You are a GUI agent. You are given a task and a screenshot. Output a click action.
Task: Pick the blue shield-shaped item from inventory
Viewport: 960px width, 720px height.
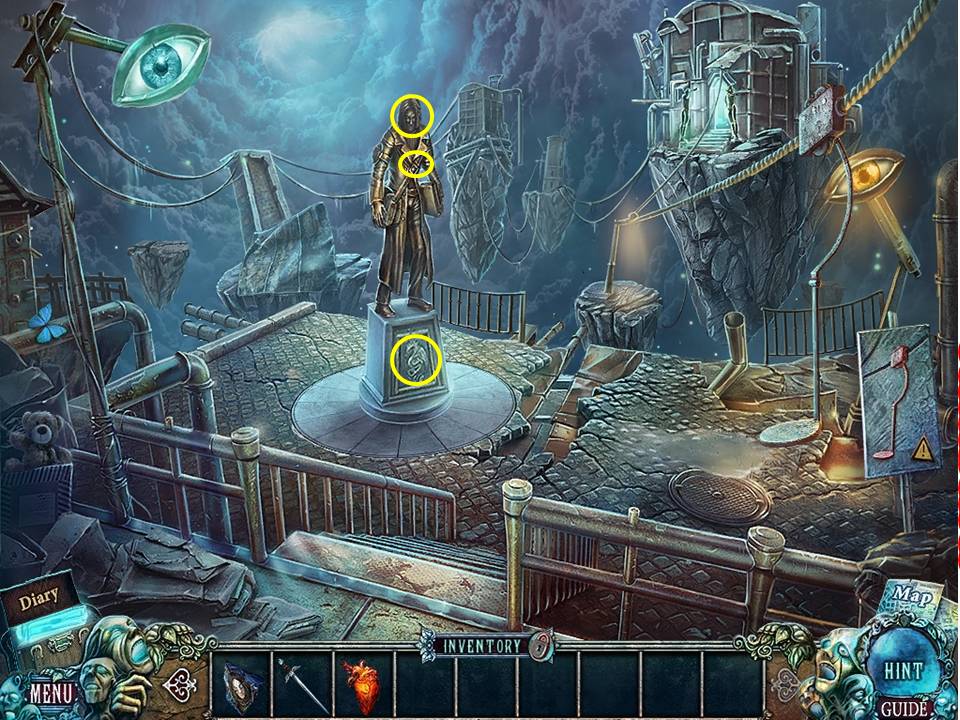240,684
